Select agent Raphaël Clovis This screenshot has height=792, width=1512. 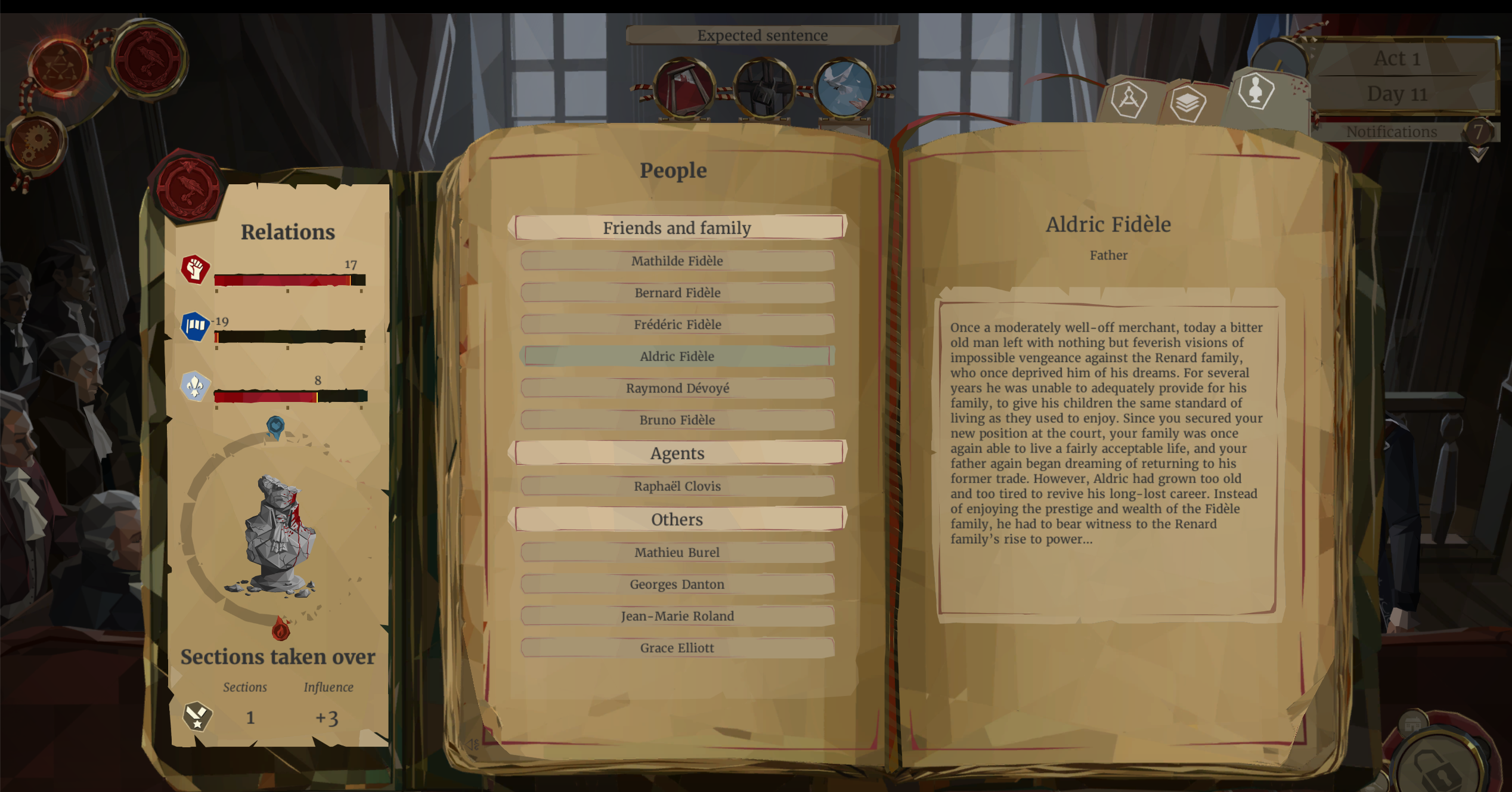[x=677, y=486]
